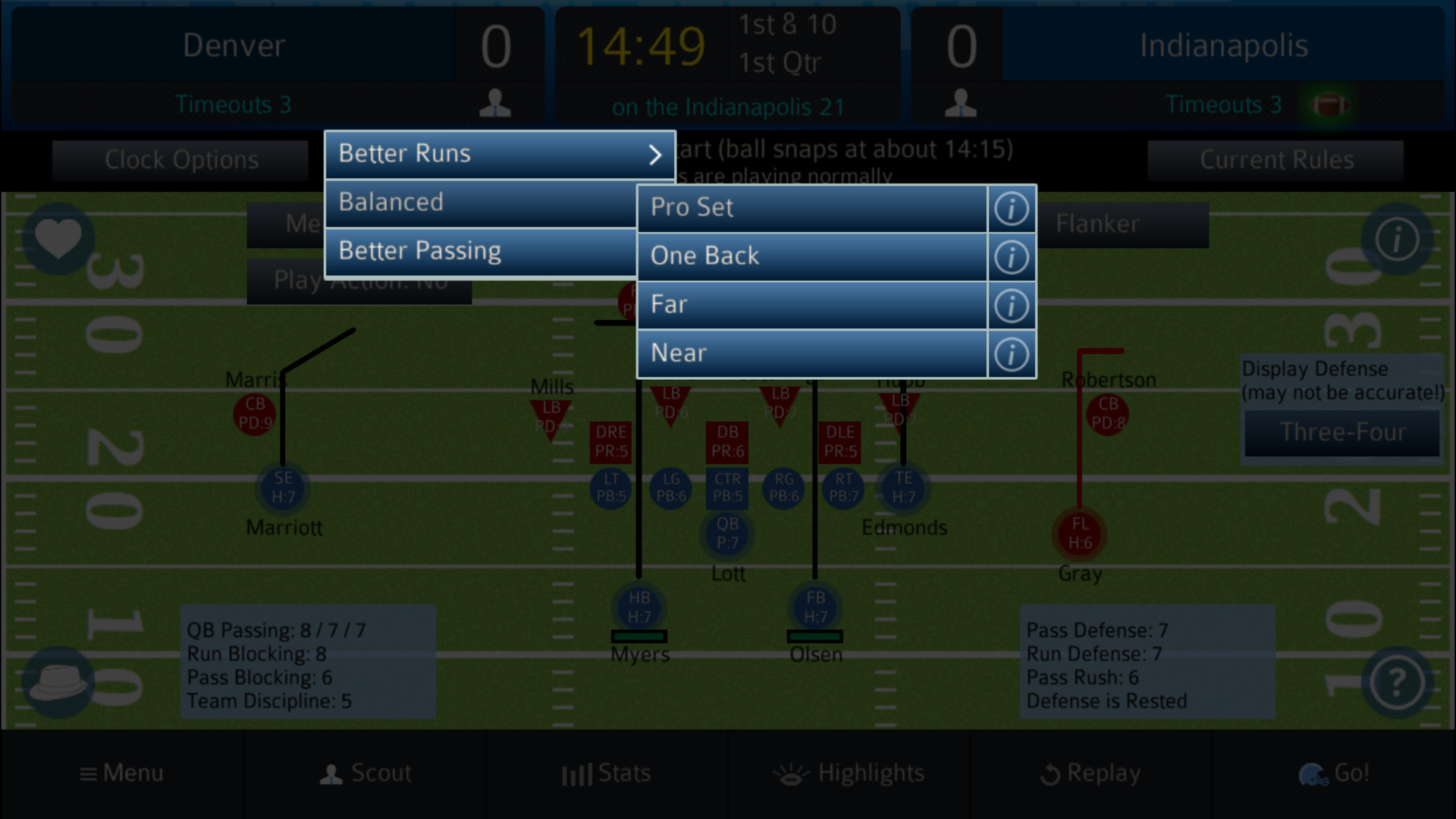View info for the Far formation
Screen dimensions: 1456x819
[x=1012, y=305]
